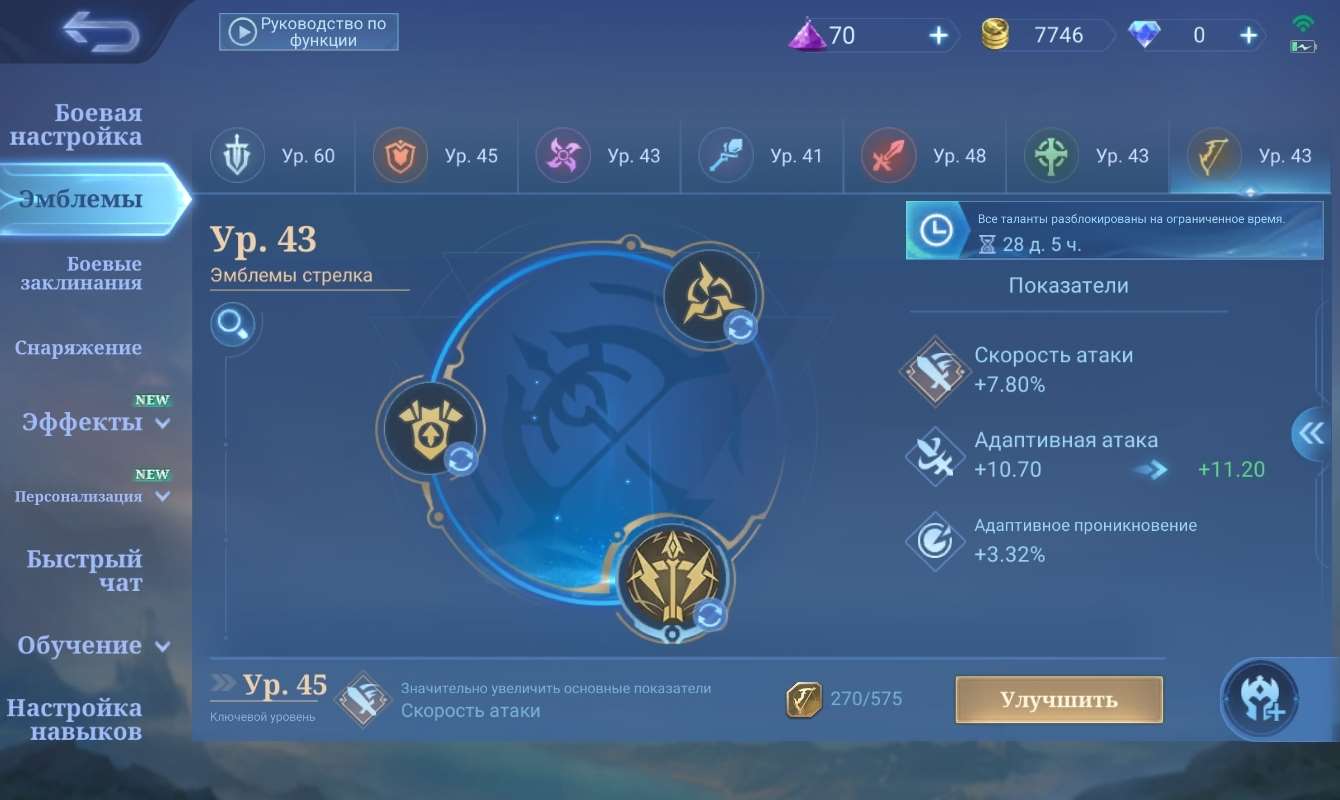Add diamonds with the plus sign
Screen dimensions: 1340x800
tap(1248, 34)
